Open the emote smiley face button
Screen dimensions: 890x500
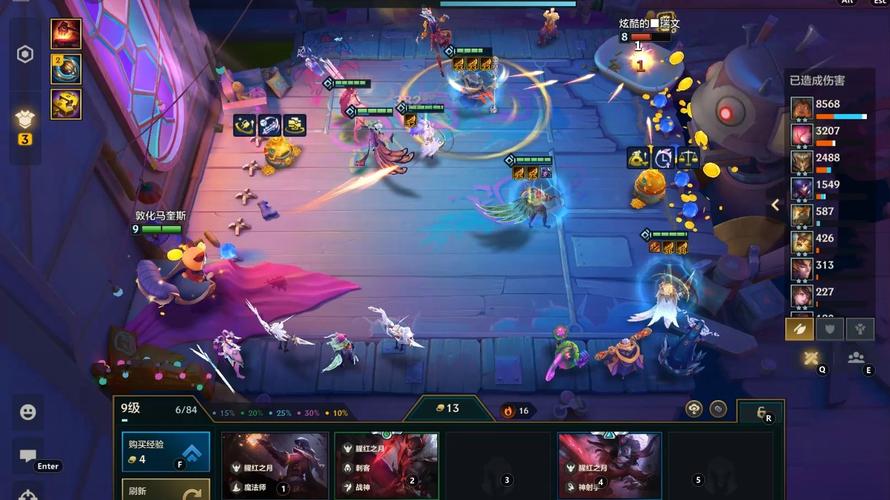[28, 411]
